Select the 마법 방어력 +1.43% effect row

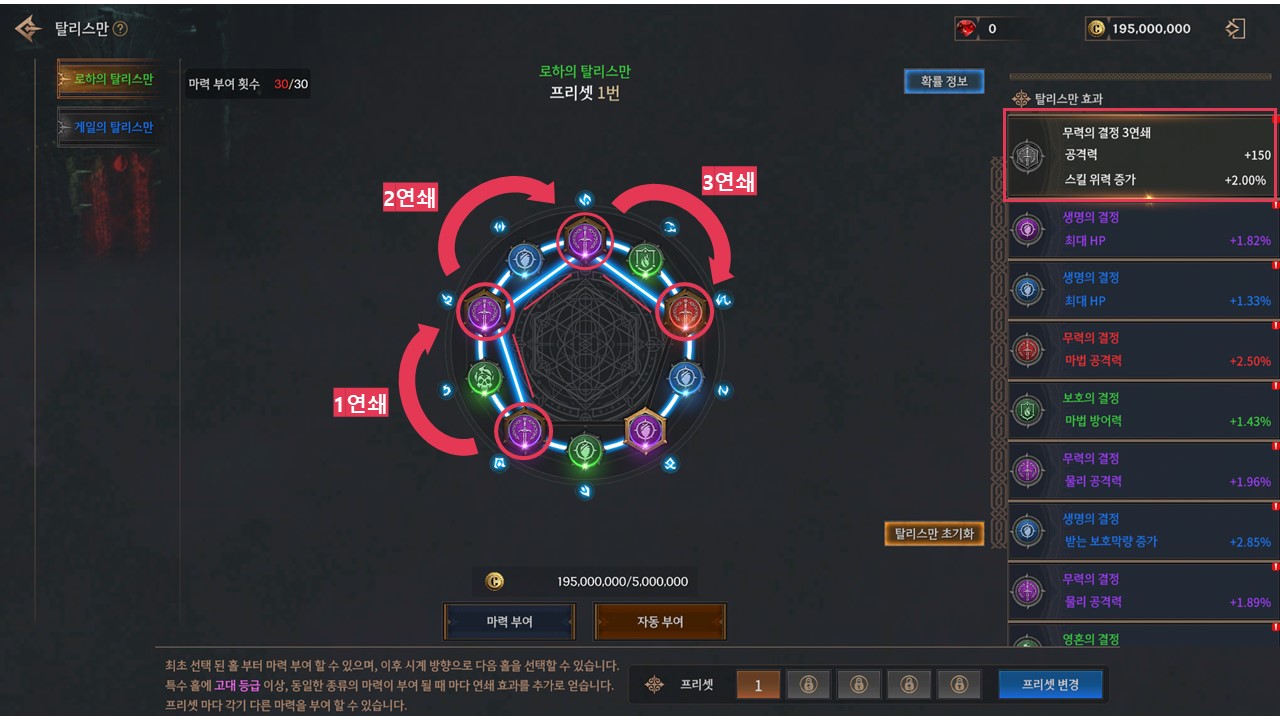1141,410
